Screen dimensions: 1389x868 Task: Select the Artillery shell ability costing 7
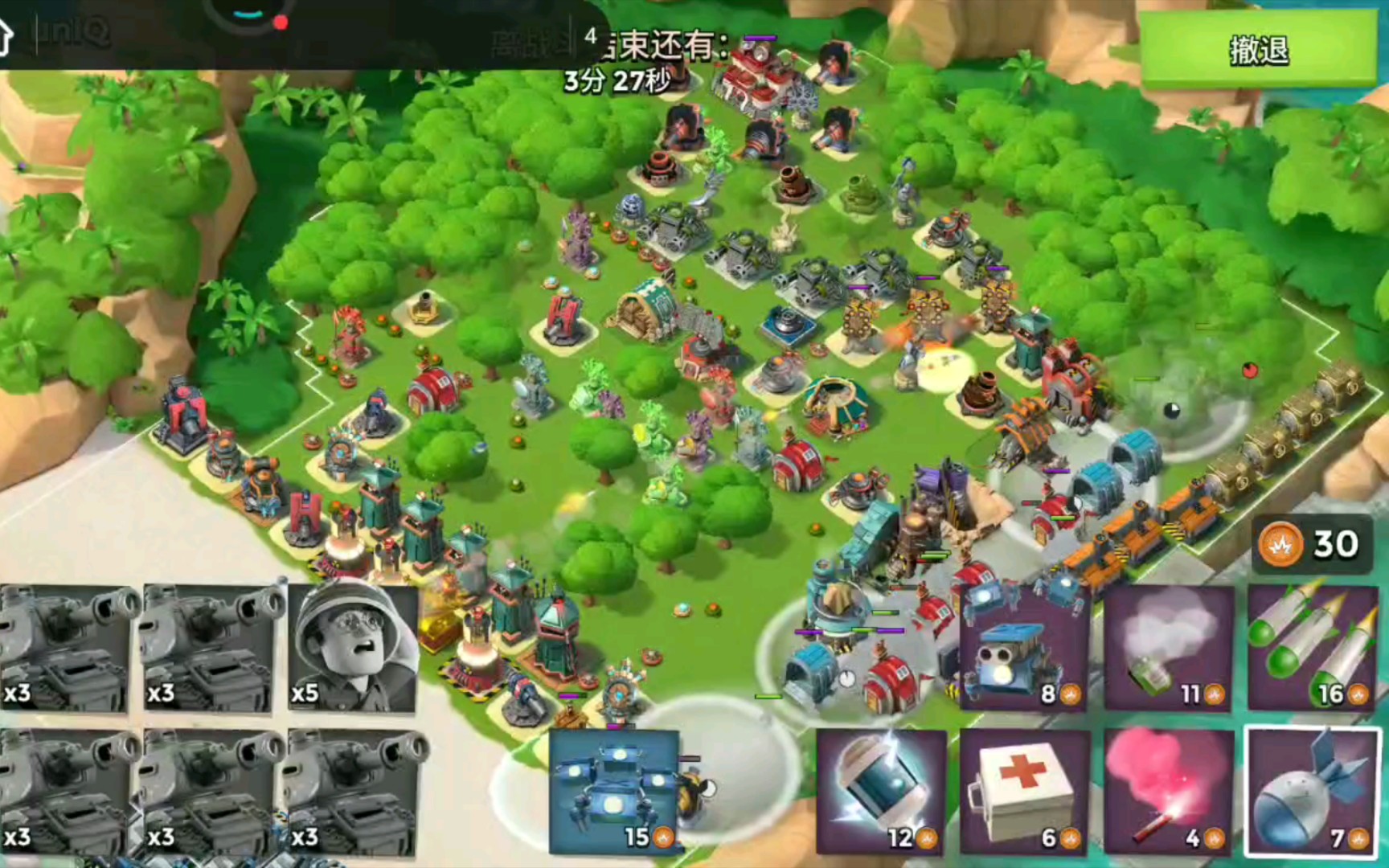[x=1312, y=792]
